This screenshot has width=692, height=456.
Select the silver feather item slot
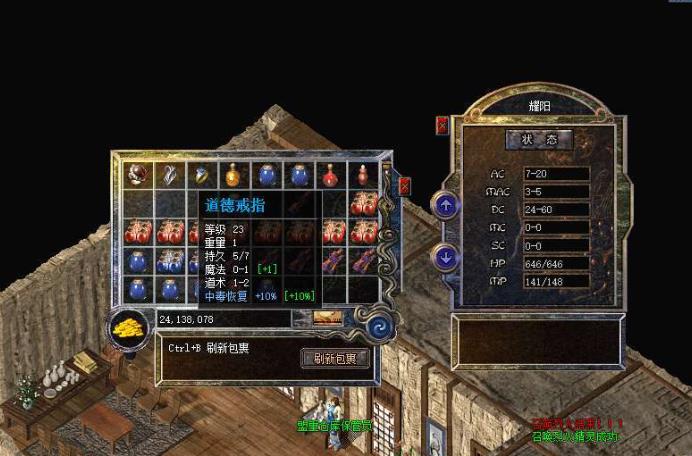169,175
